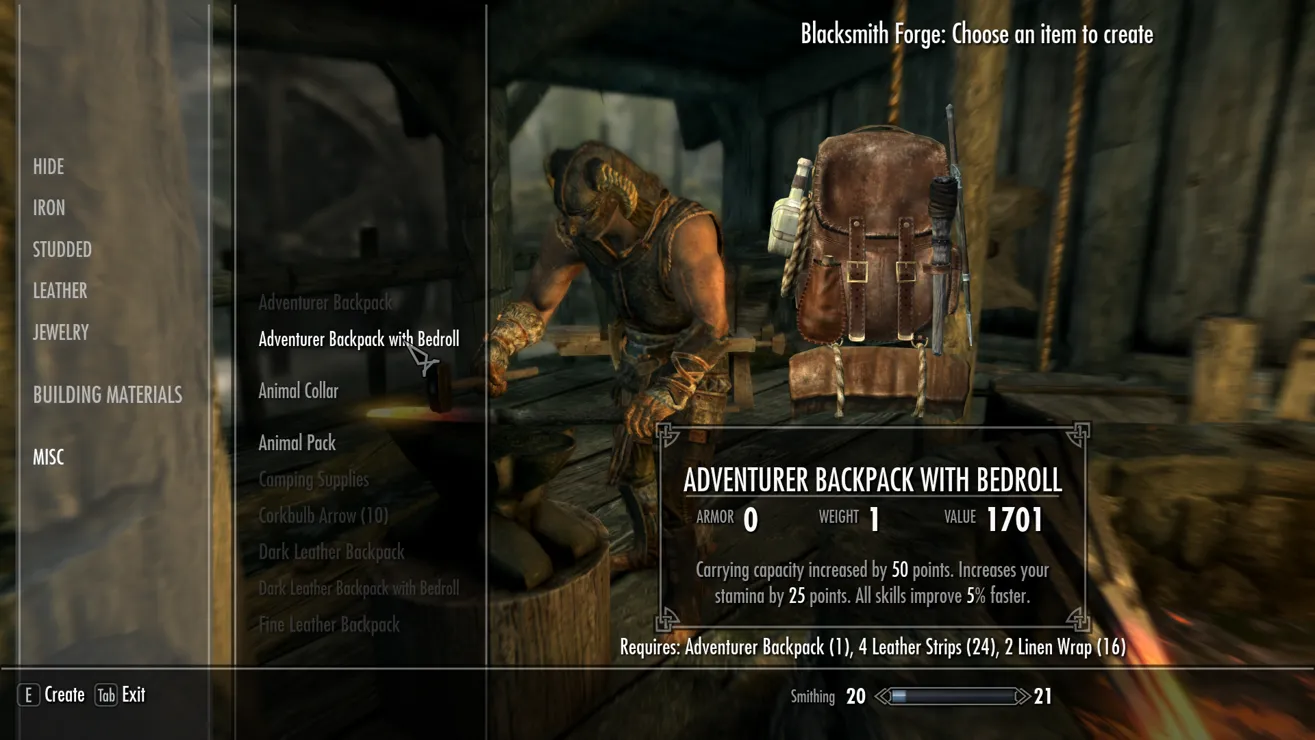The height and width of the screenshot is (740, 1315).
Task: Select the plain Adventurer Backpack recipe
Action: pyautogui.click(x=325, y=302)
